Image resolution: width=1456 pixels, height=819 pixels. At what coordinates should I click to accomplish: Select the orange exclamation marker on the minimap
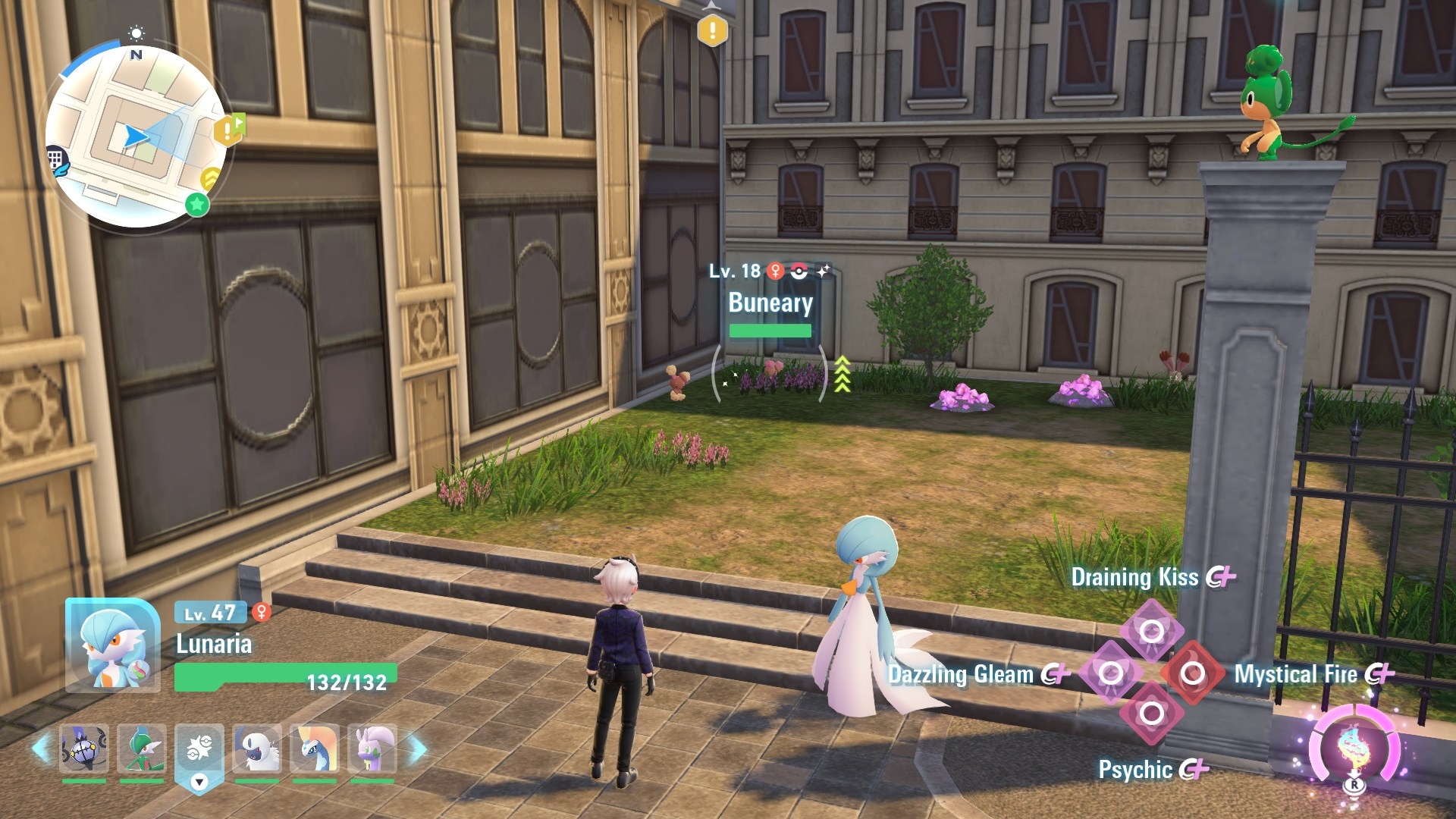(x=227, y=130)
